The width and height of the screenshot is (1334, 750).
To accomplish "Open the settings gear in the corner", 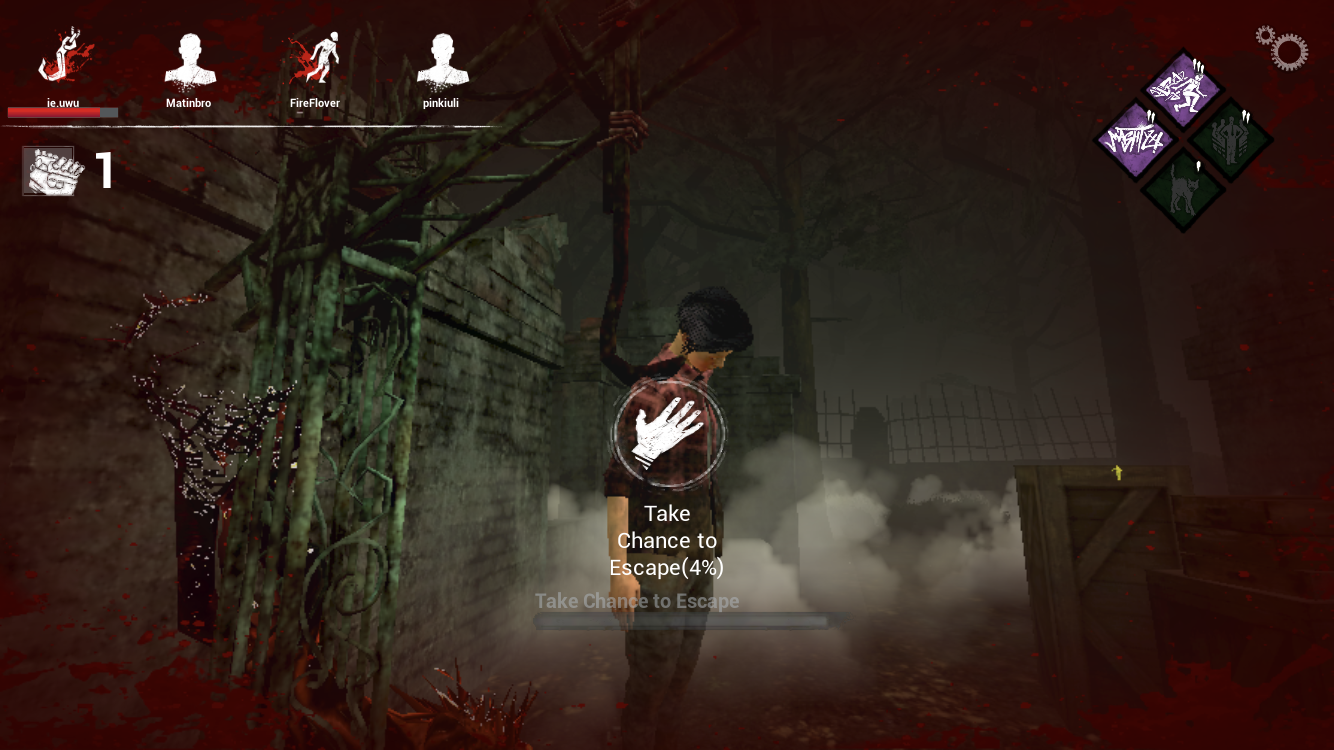I will 1283,48.
